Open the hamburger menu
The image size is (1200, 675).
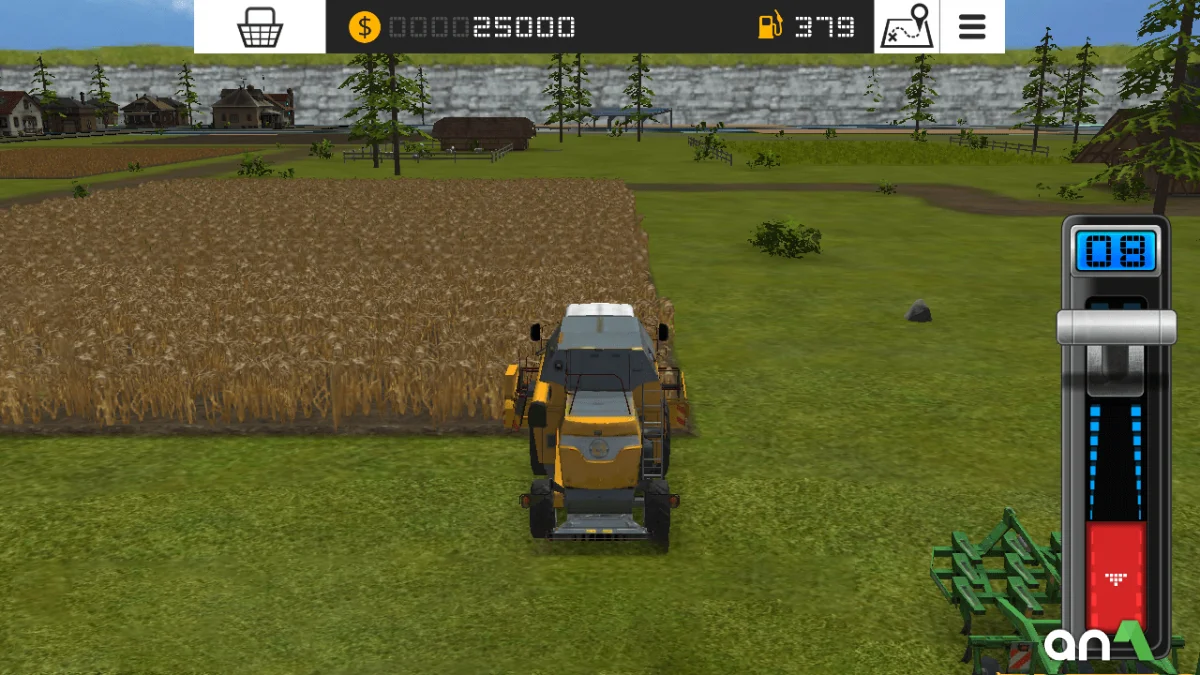[972, 27]
